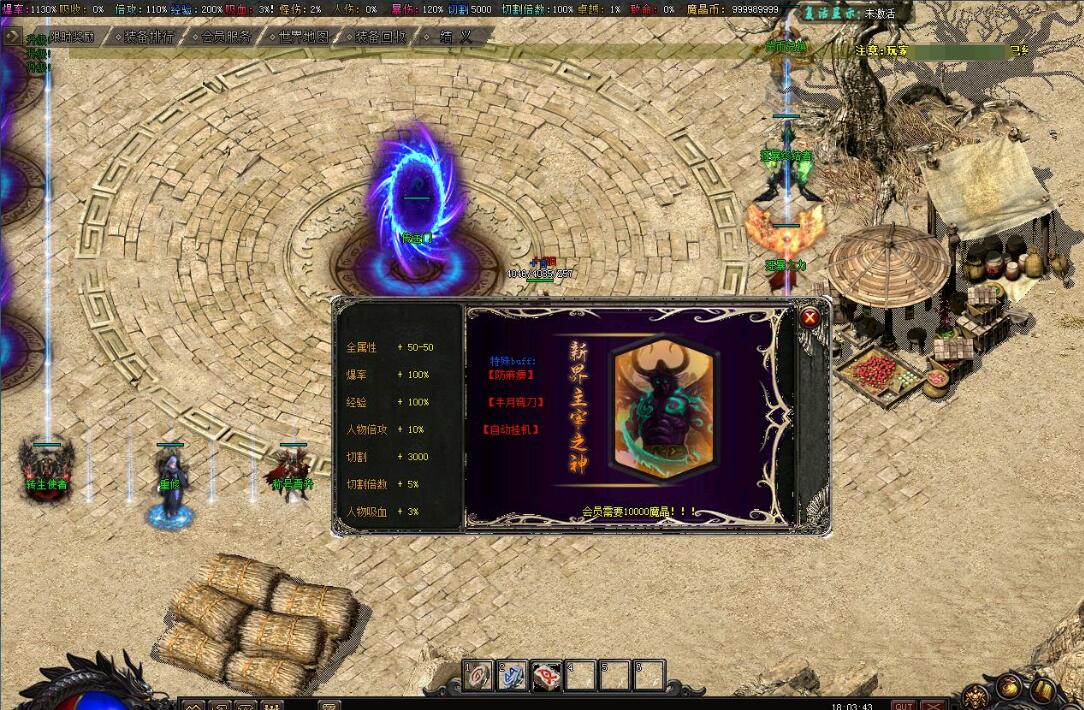Screen dimensions: 1084x710
Task: Use the blue scroll in hotbar slot two
Action: point(512,675)
